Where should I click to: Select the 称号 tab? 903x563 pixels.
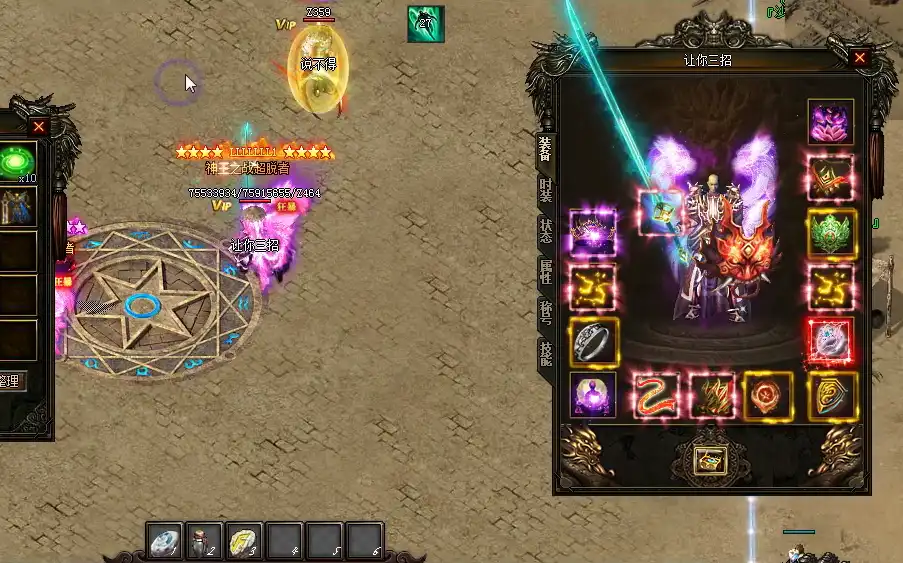(545, 312)
